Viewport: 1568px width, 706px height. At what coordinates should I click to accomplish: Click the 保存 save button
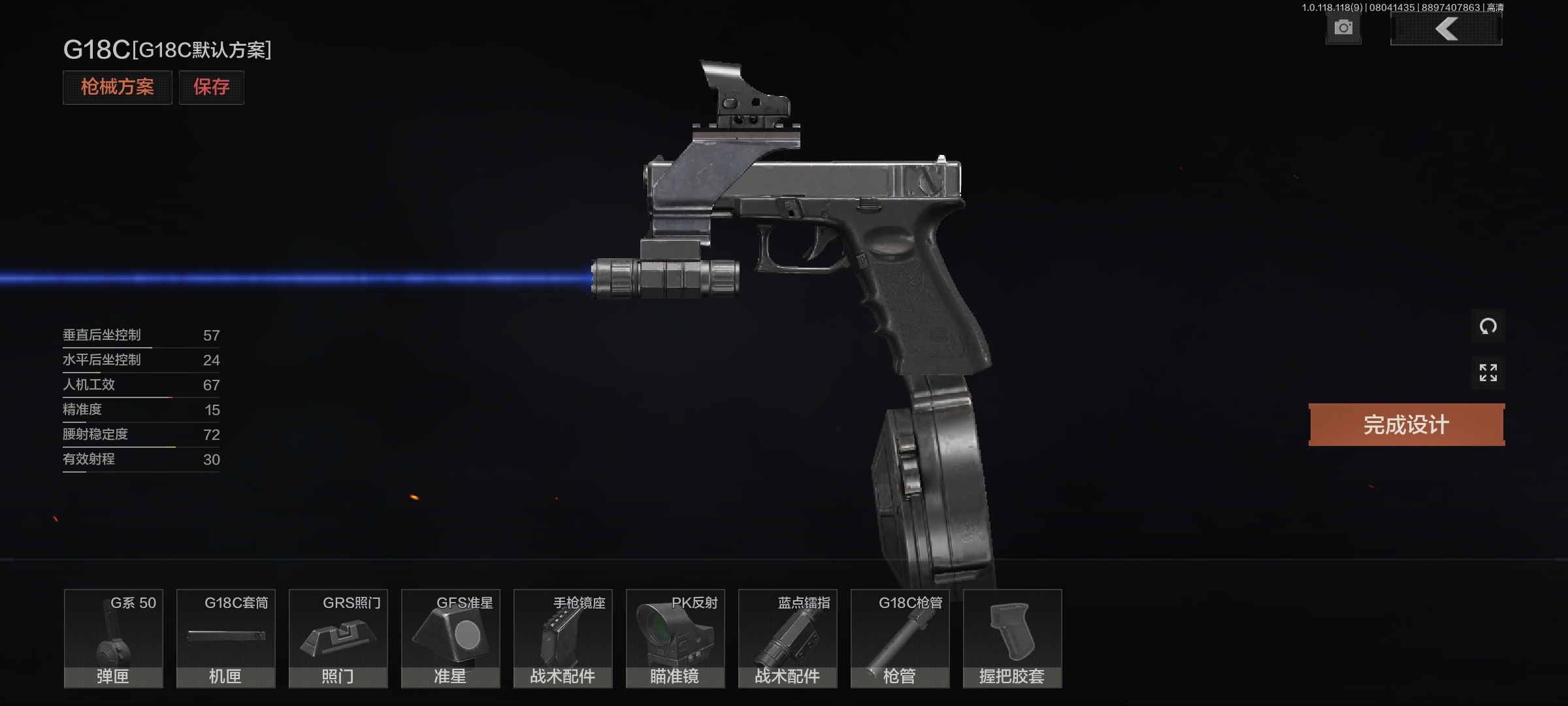pos(212,87)
